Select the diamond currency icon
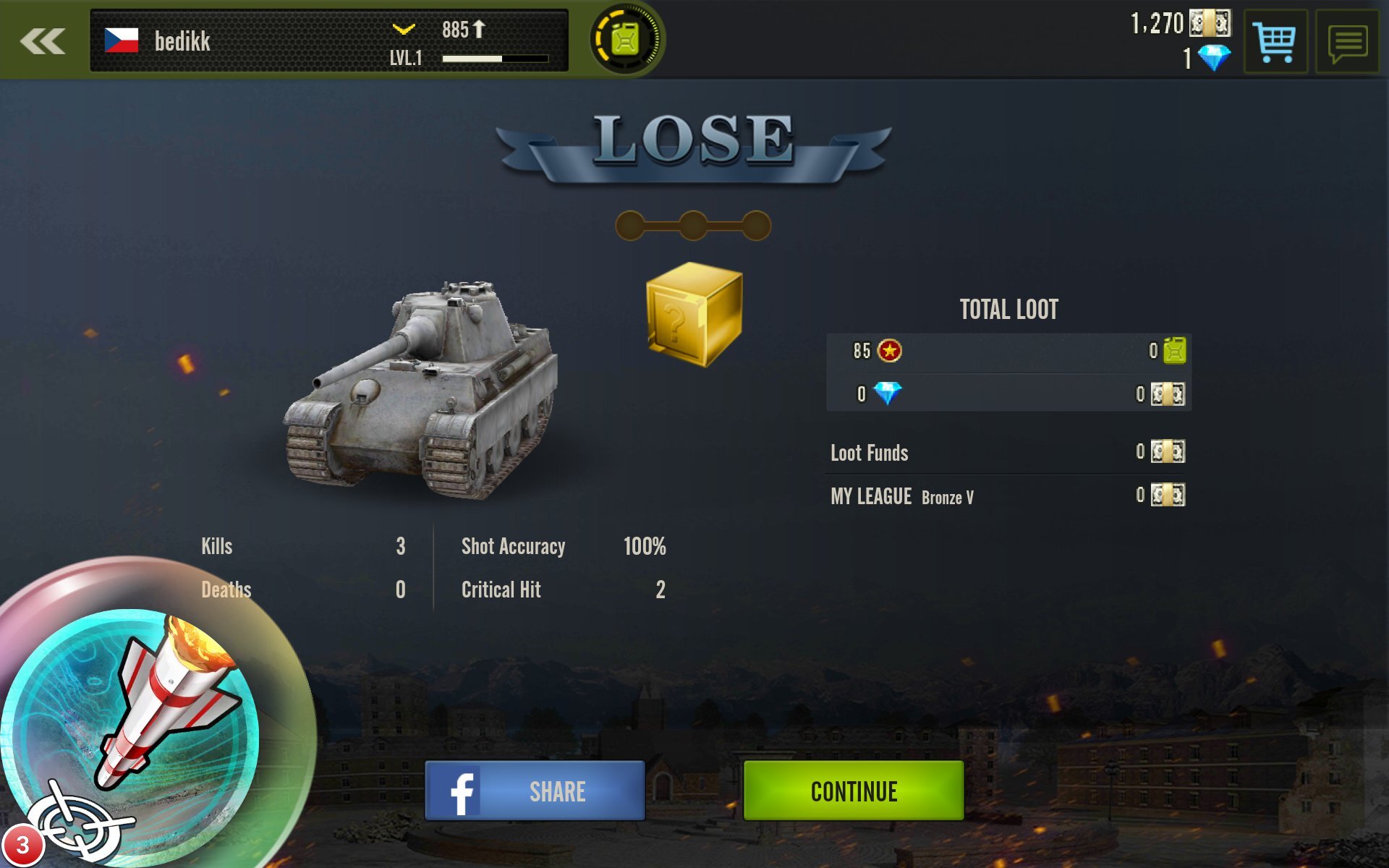This screenshot has height=868, width=1389. click(1216, 57)
